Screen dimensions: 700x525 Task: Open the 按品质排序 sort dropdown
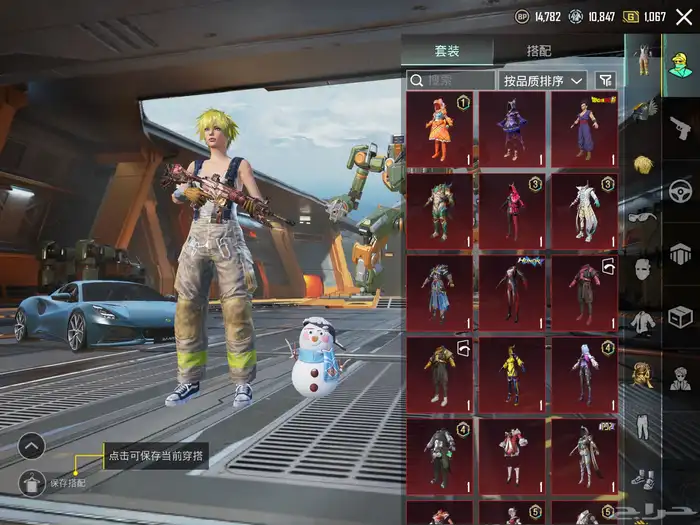pos(543,80)
